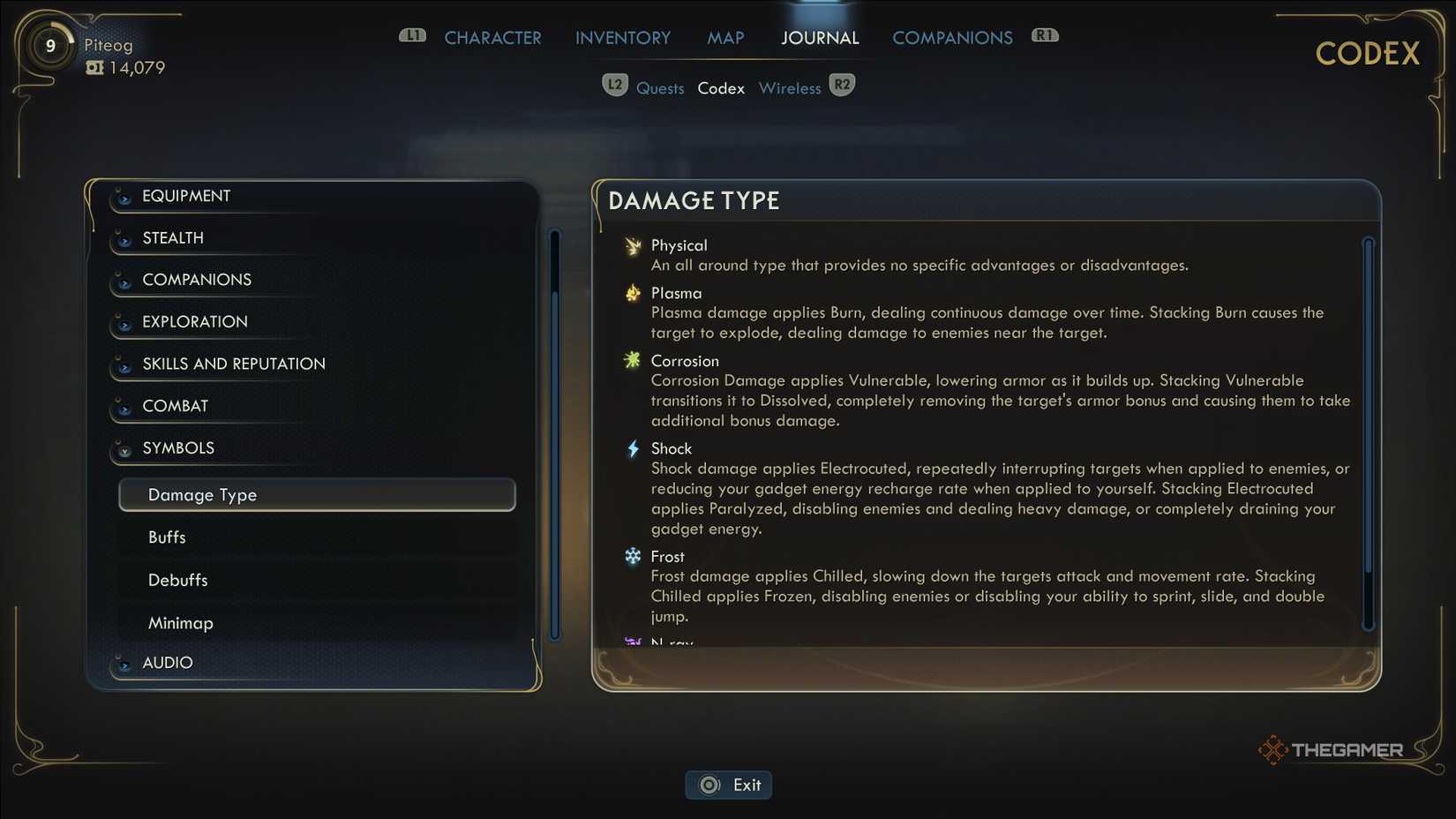Click the Plasma damage icon
This screenshot has height=819, width=1456.
click(x=633, y=294)
